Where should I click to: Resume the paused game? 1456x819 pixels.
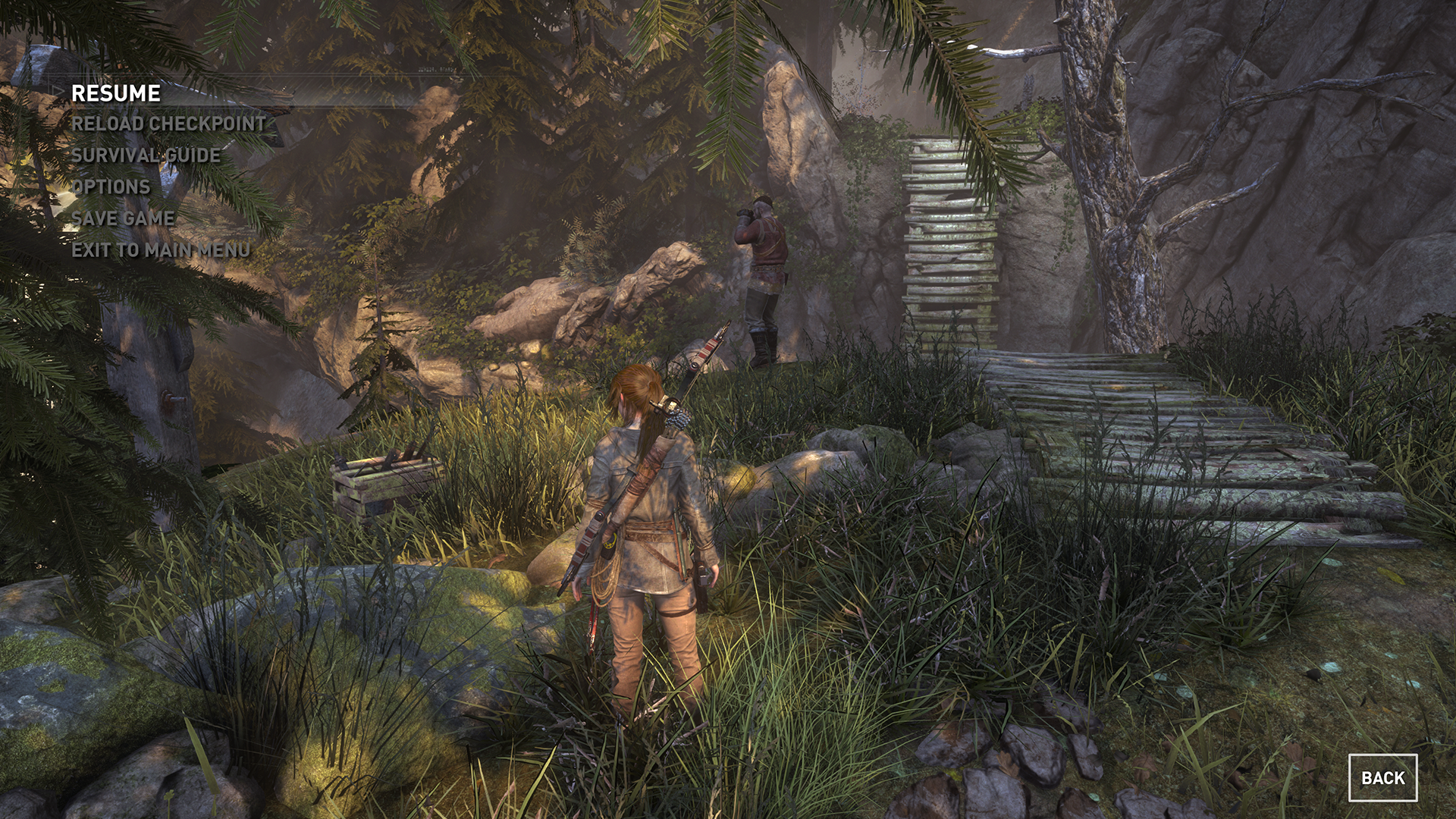[116, 93]
